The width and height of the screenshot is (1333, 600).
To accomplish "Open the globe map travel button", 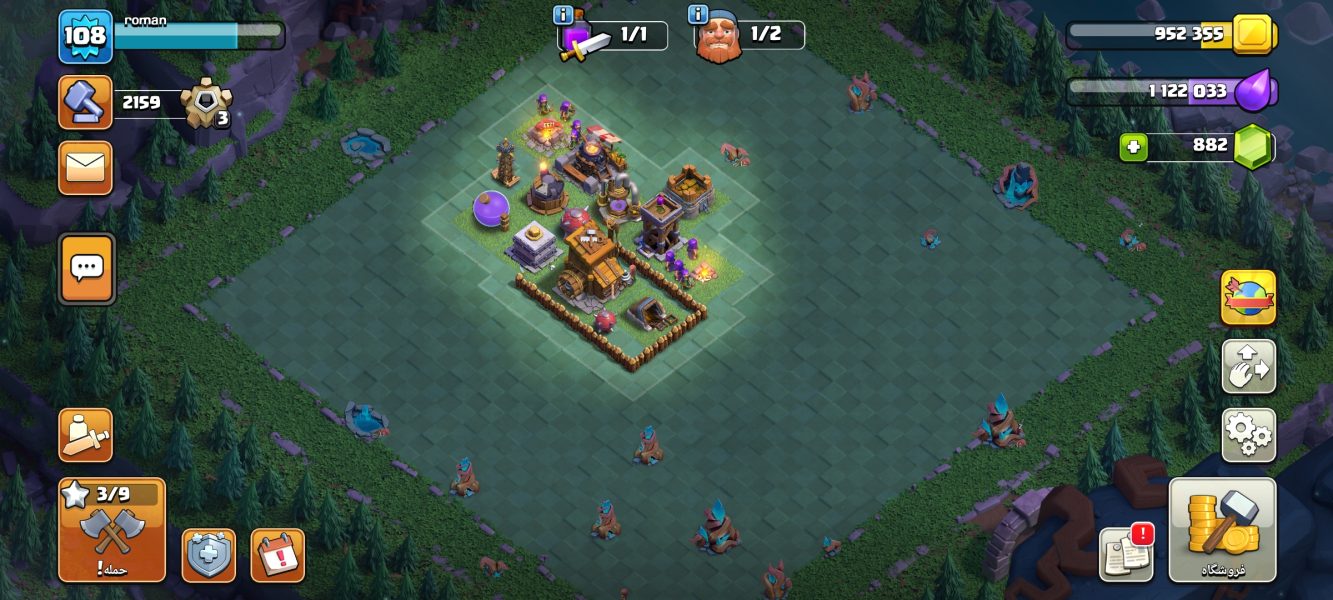I will click(x=1248, y=298).
